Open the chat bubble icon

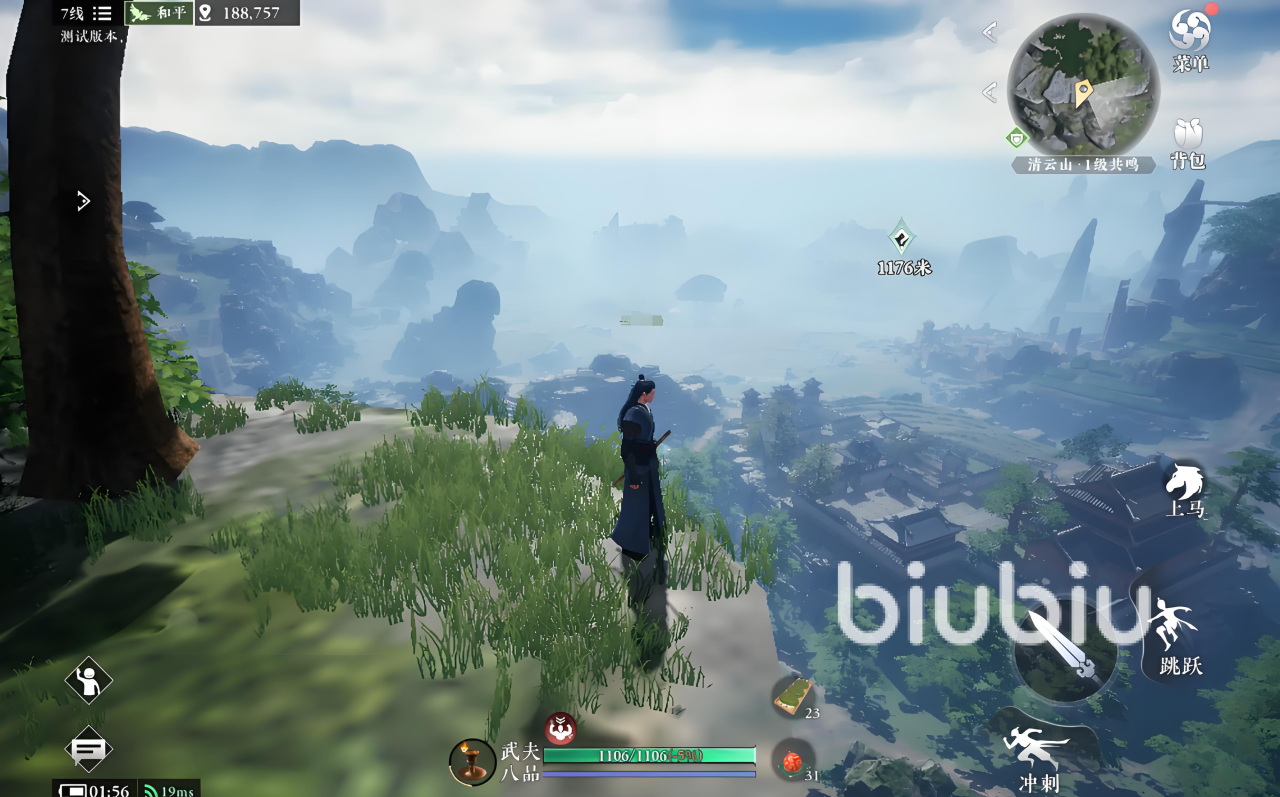click(88, 748)
